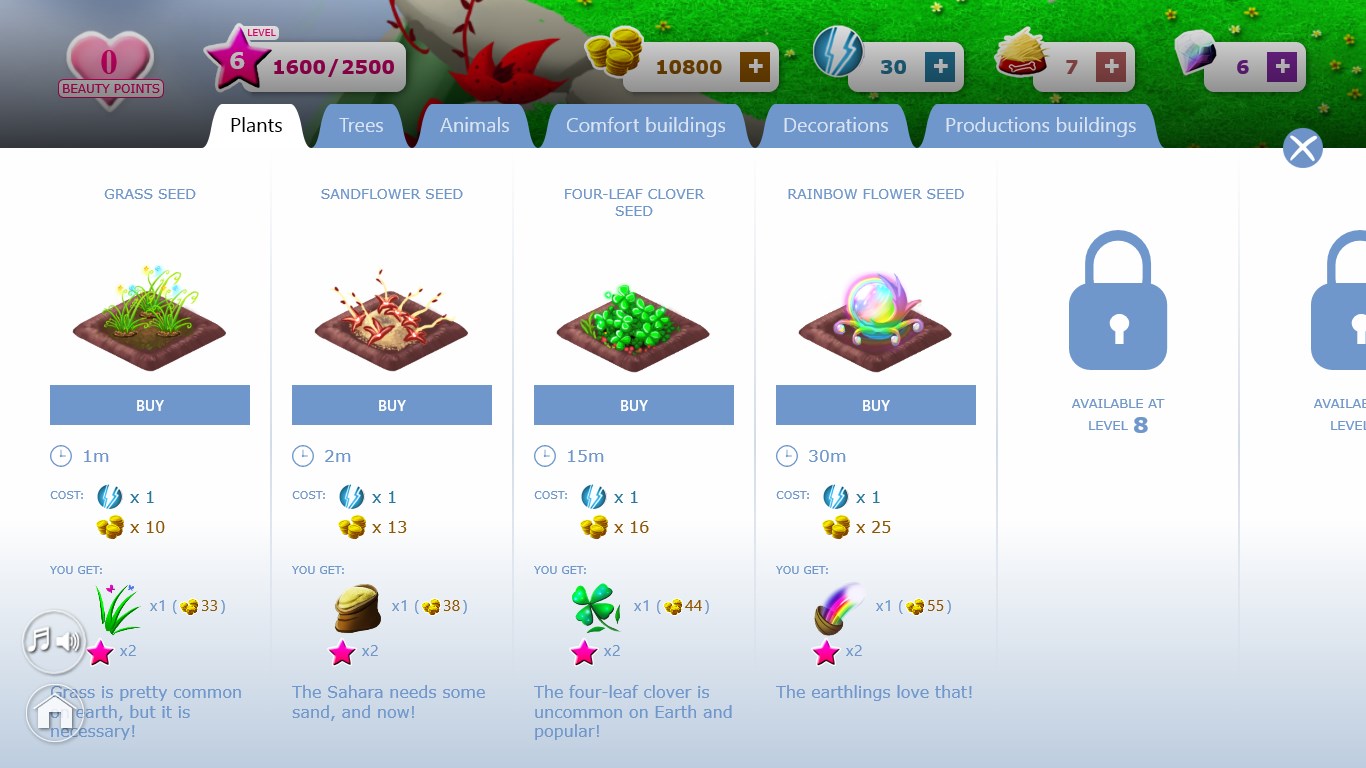The height and width of the screenshot is (768, 1366).
Task: Toggle the music and sound button
Action: [x=55, y=641]
